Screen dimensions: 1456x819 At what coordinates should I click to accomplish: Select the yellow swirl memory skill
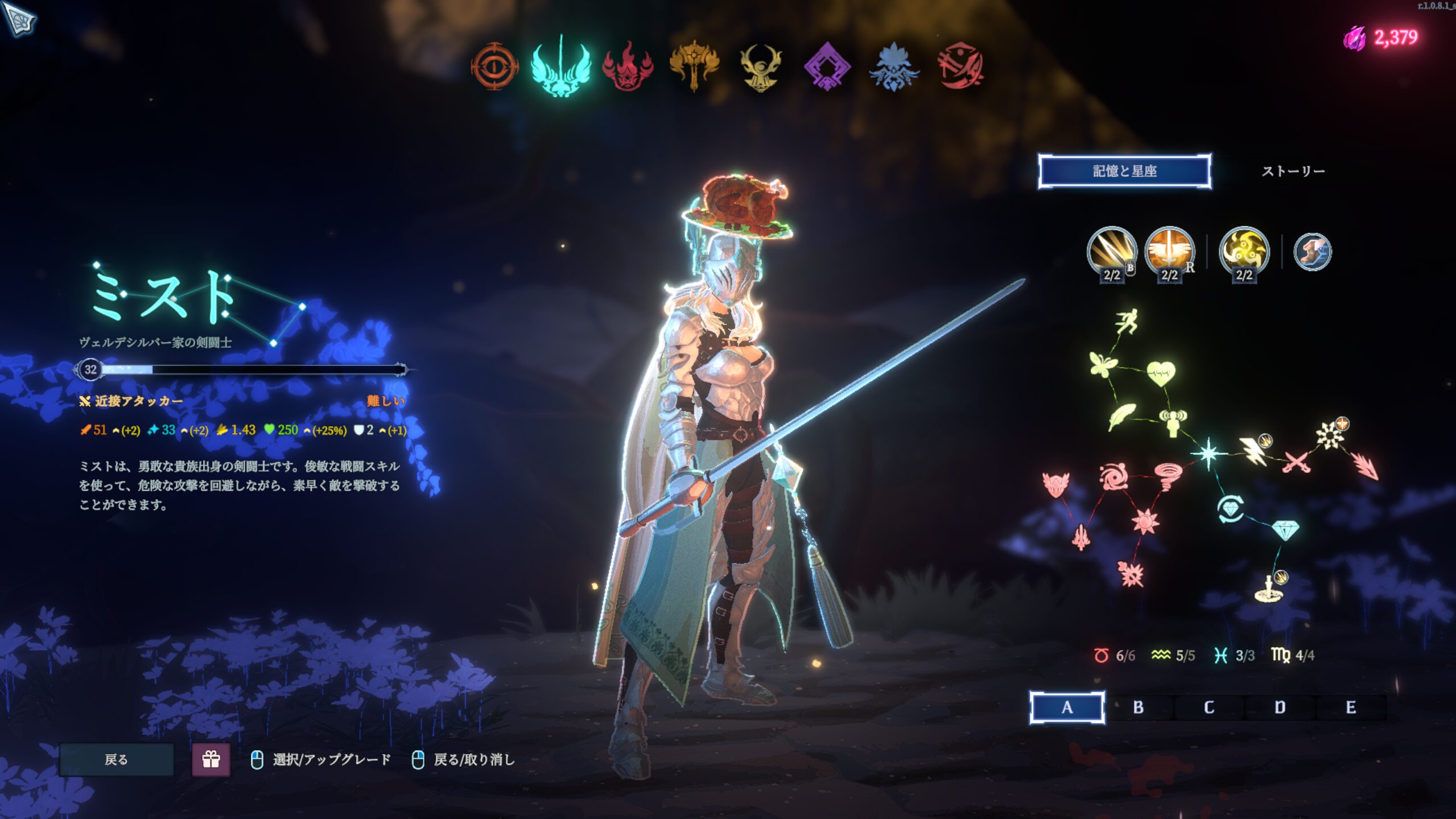[1244, 252]
